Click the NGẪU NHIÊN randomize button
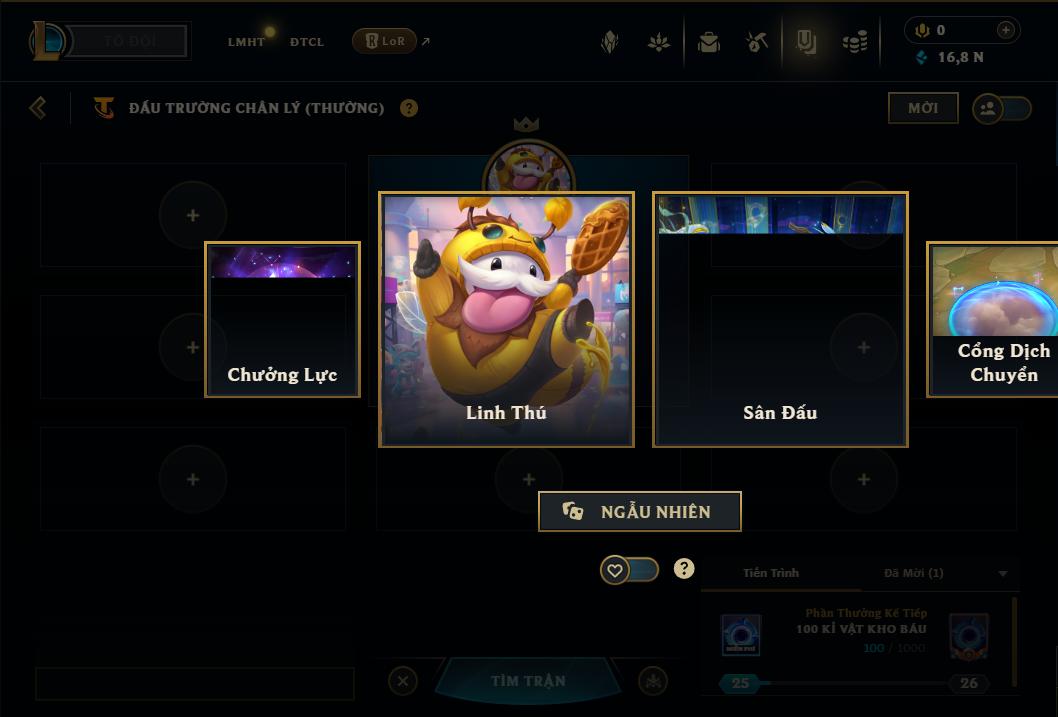 [640, 512]
